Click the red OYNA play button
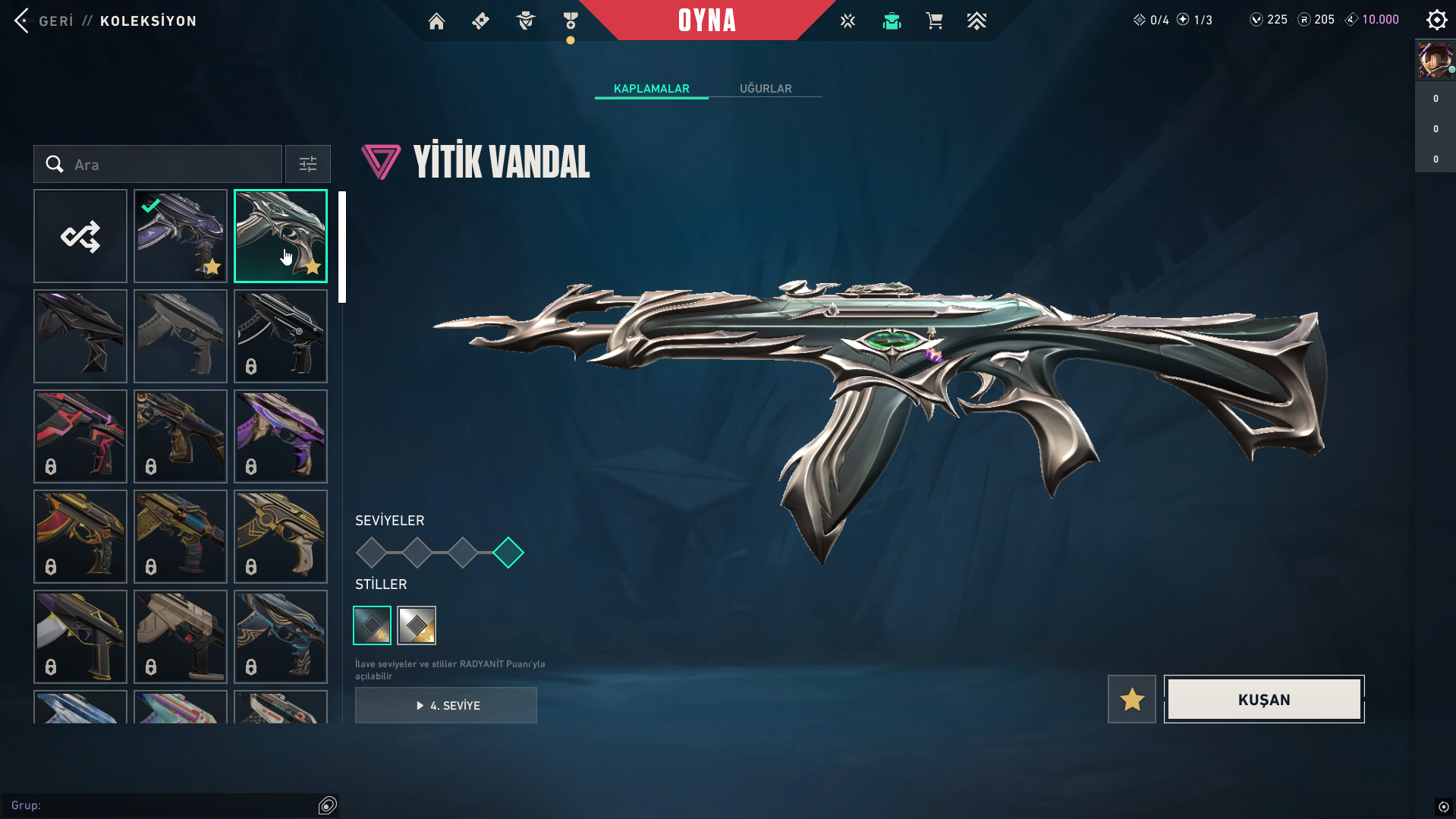The width and height of the screenshot is (1456, 819). pos(707,20)
